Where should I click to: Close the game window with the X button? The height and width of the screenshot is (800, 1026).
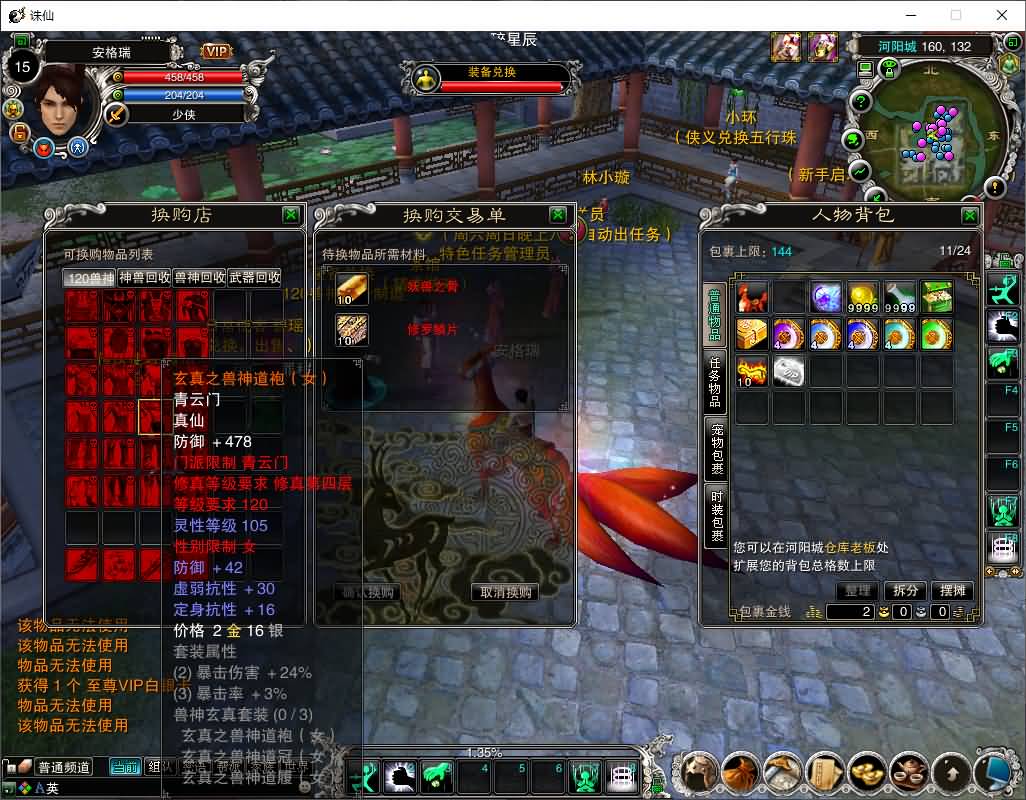1001,15
